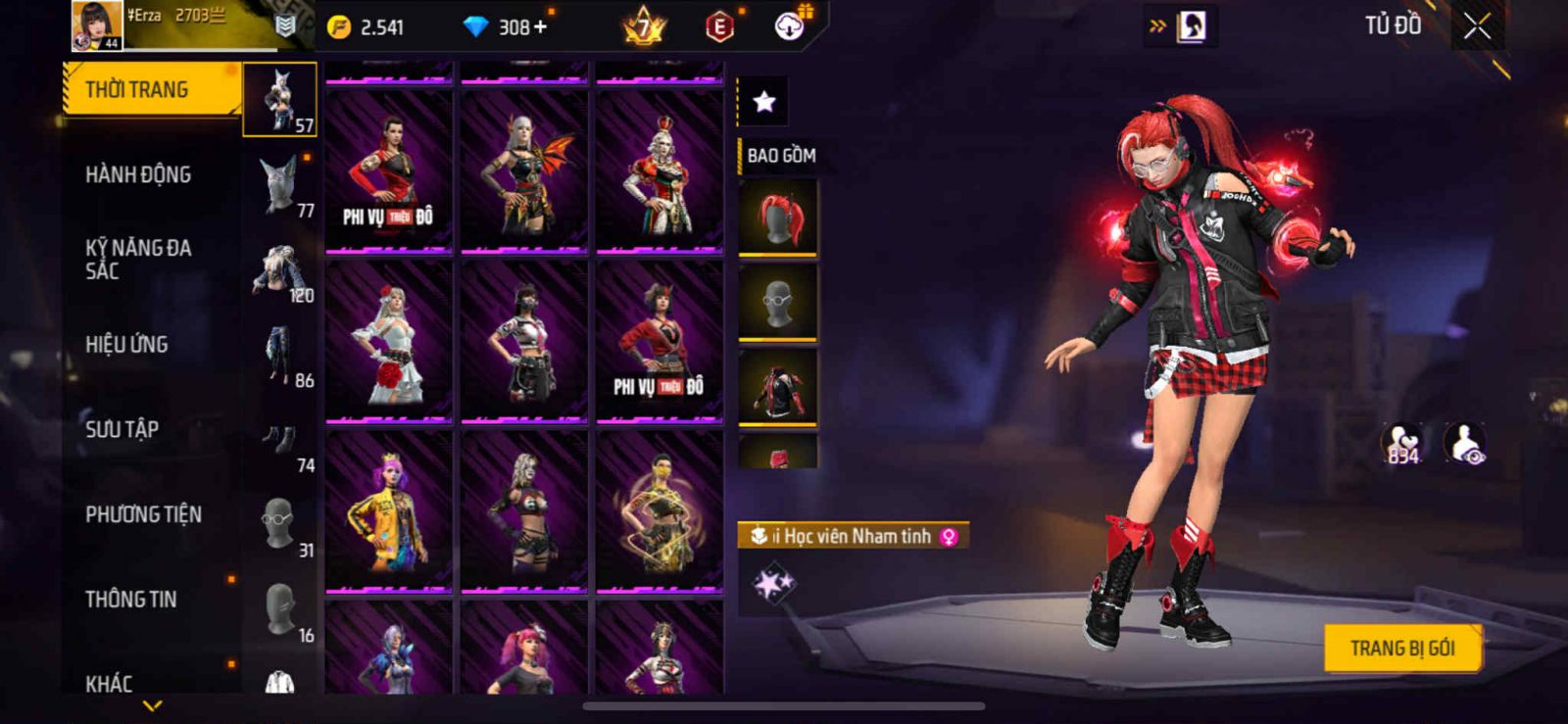Switch to the Hành Động tab
Viewport: 1568px width, 724px height.
(x=138, y=175)
